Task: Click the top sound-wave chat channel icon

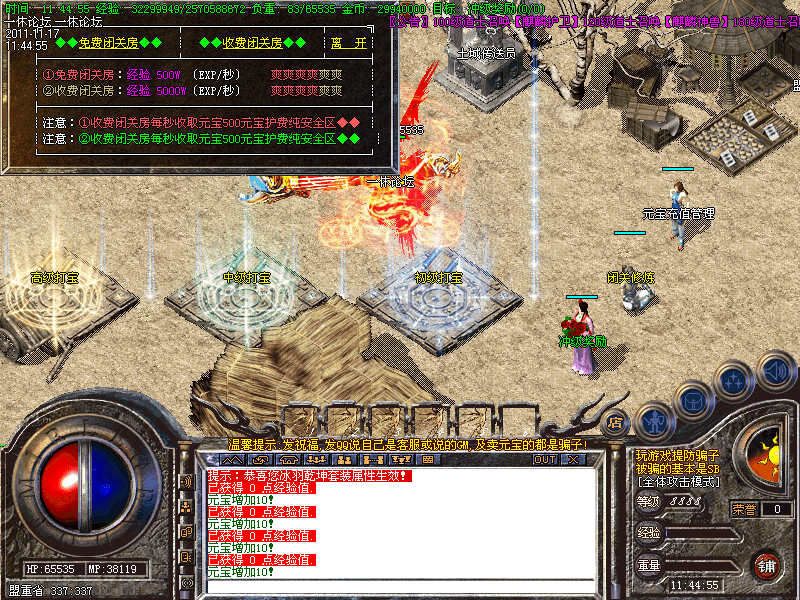Action: point(187,482)
